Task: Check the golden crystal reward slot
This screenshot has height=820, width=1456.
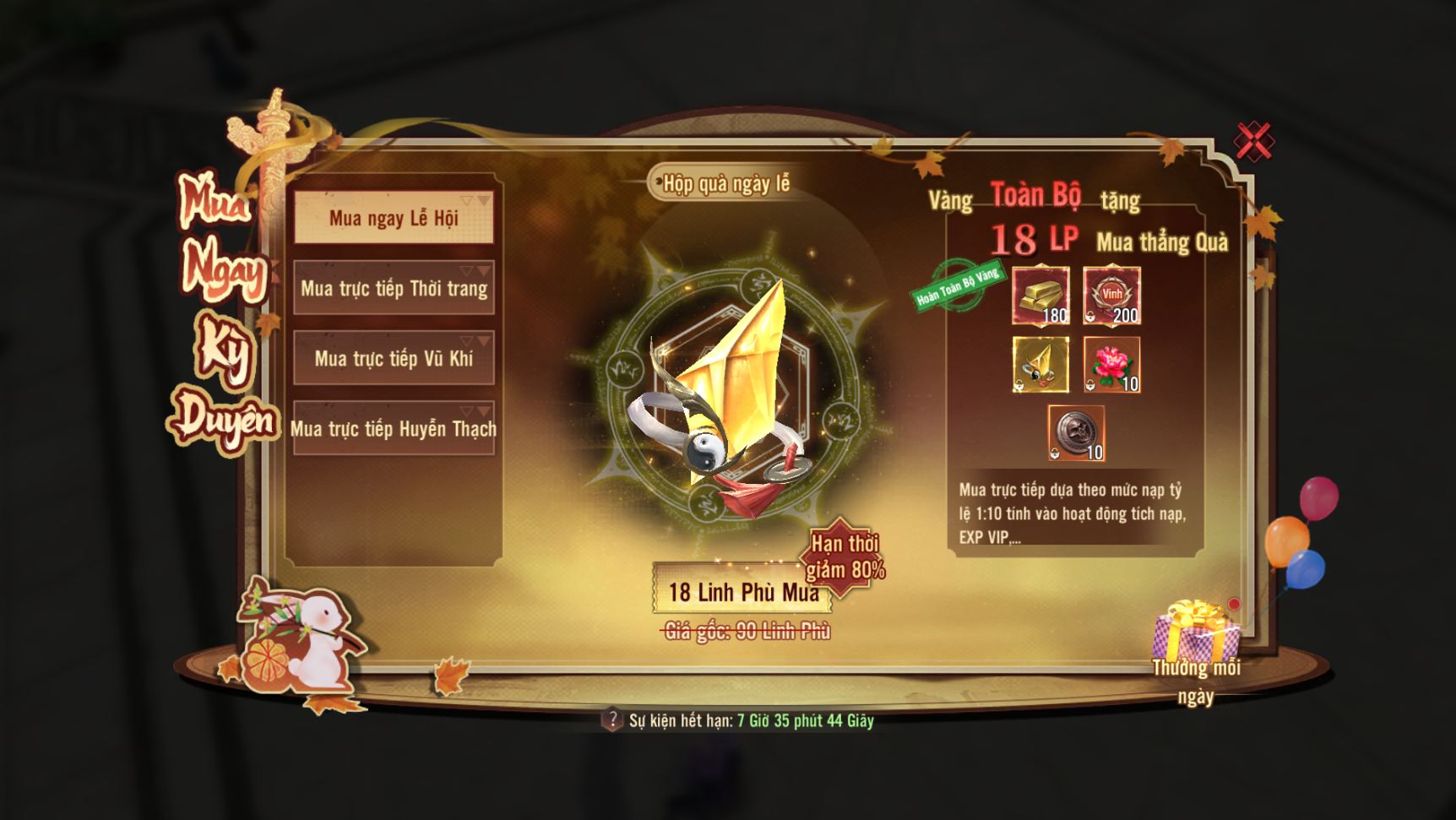Action: (x=1041, y=365)
